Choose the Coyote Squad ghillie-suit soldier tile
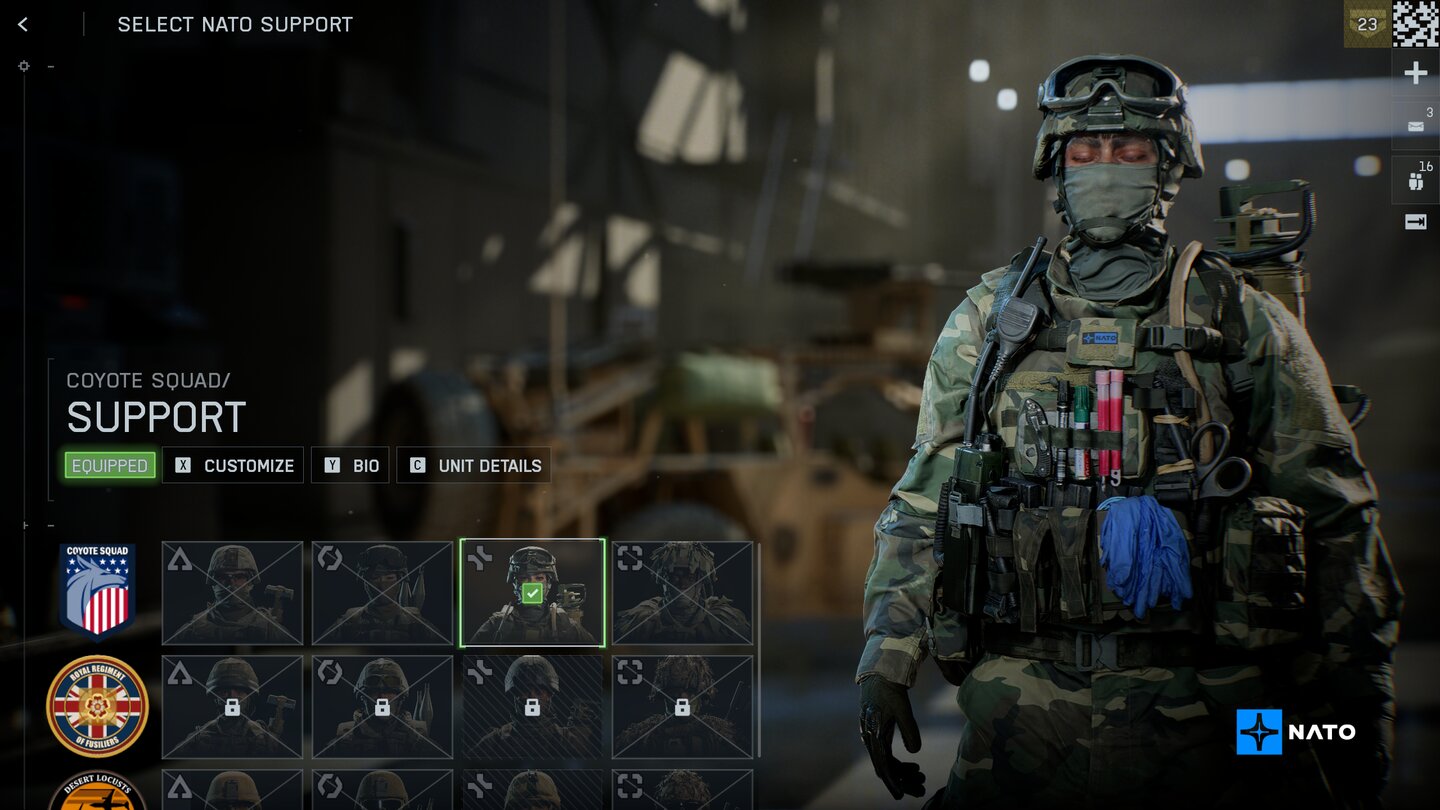 pos(682,593)
